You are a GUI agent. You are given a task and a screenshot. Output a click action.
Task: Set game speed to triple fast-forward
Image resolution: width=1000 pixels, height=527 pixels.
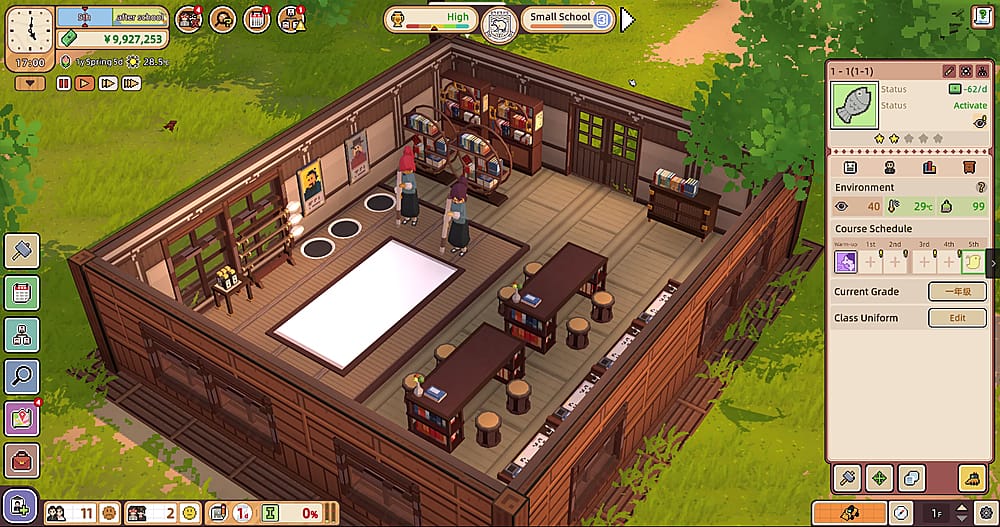click(x=131, y=84)
